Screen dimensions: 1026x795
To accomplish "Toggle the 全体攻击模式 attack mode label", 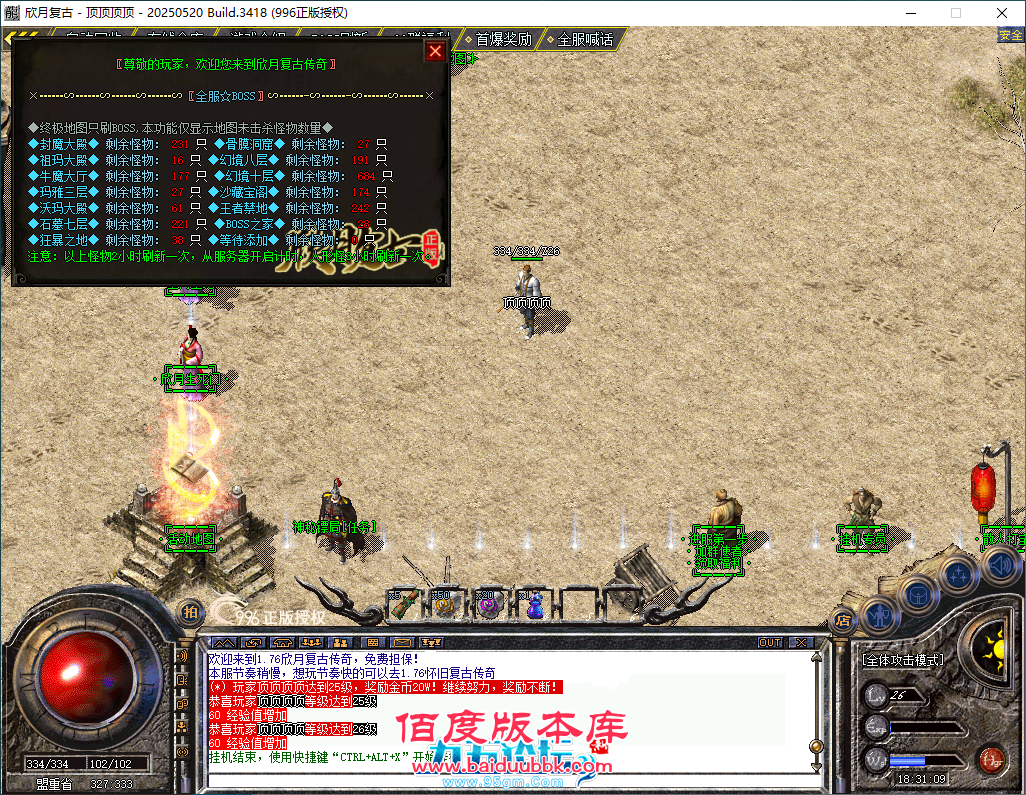I will click(902, 661).
